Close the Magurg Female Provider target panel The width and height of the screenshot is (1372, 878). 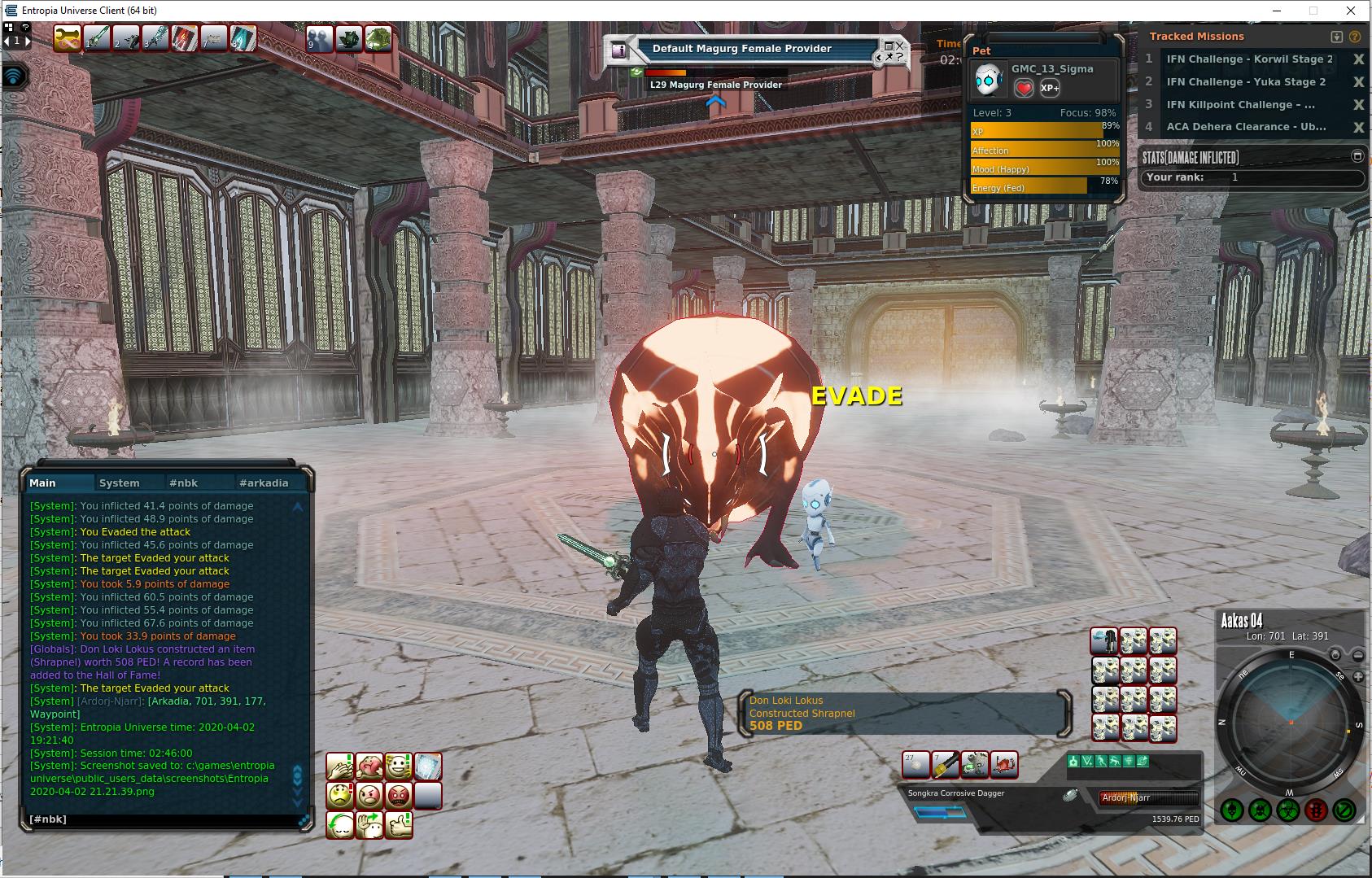pos(899,46)
